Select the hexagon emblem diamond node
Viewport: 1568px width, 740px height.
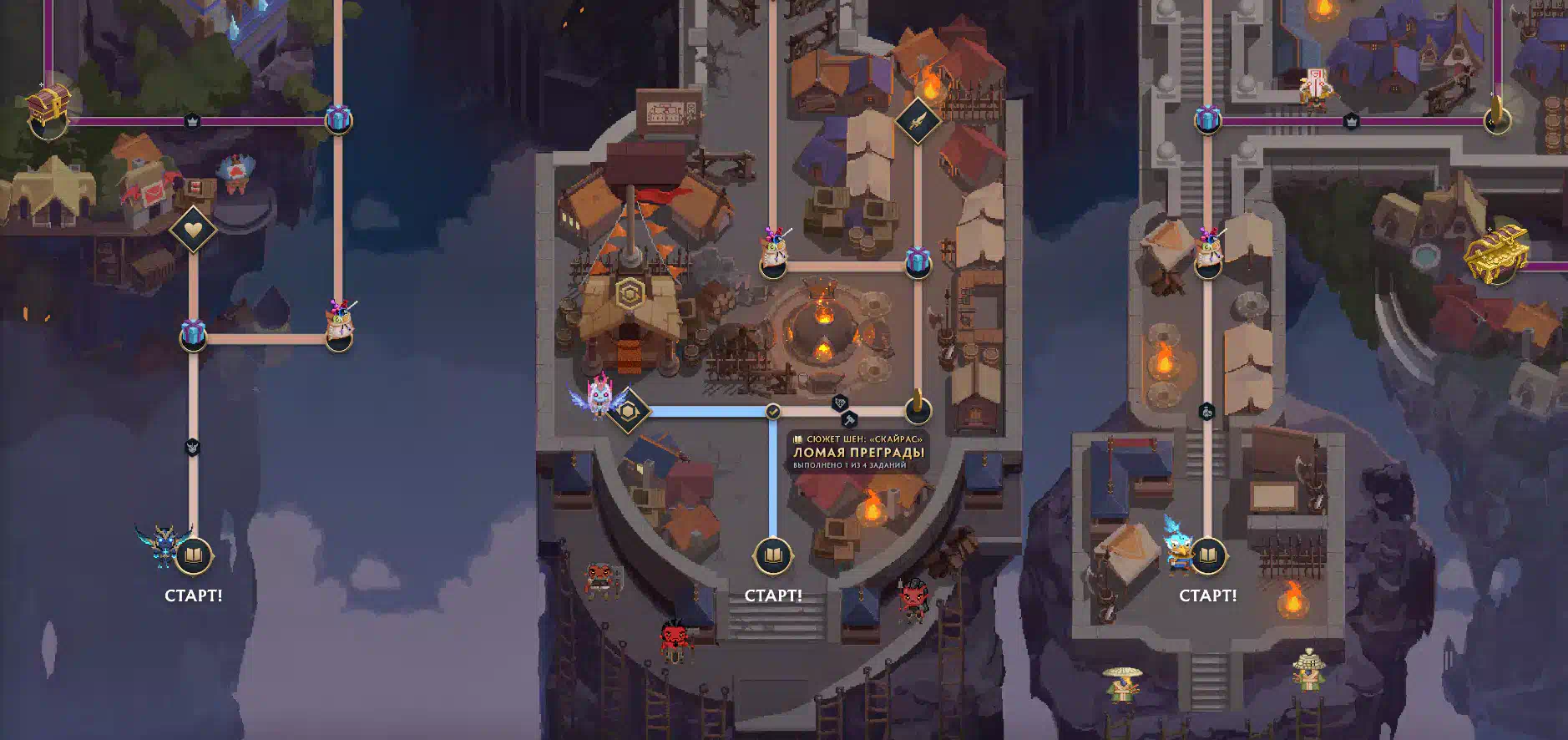pos(629,411)
